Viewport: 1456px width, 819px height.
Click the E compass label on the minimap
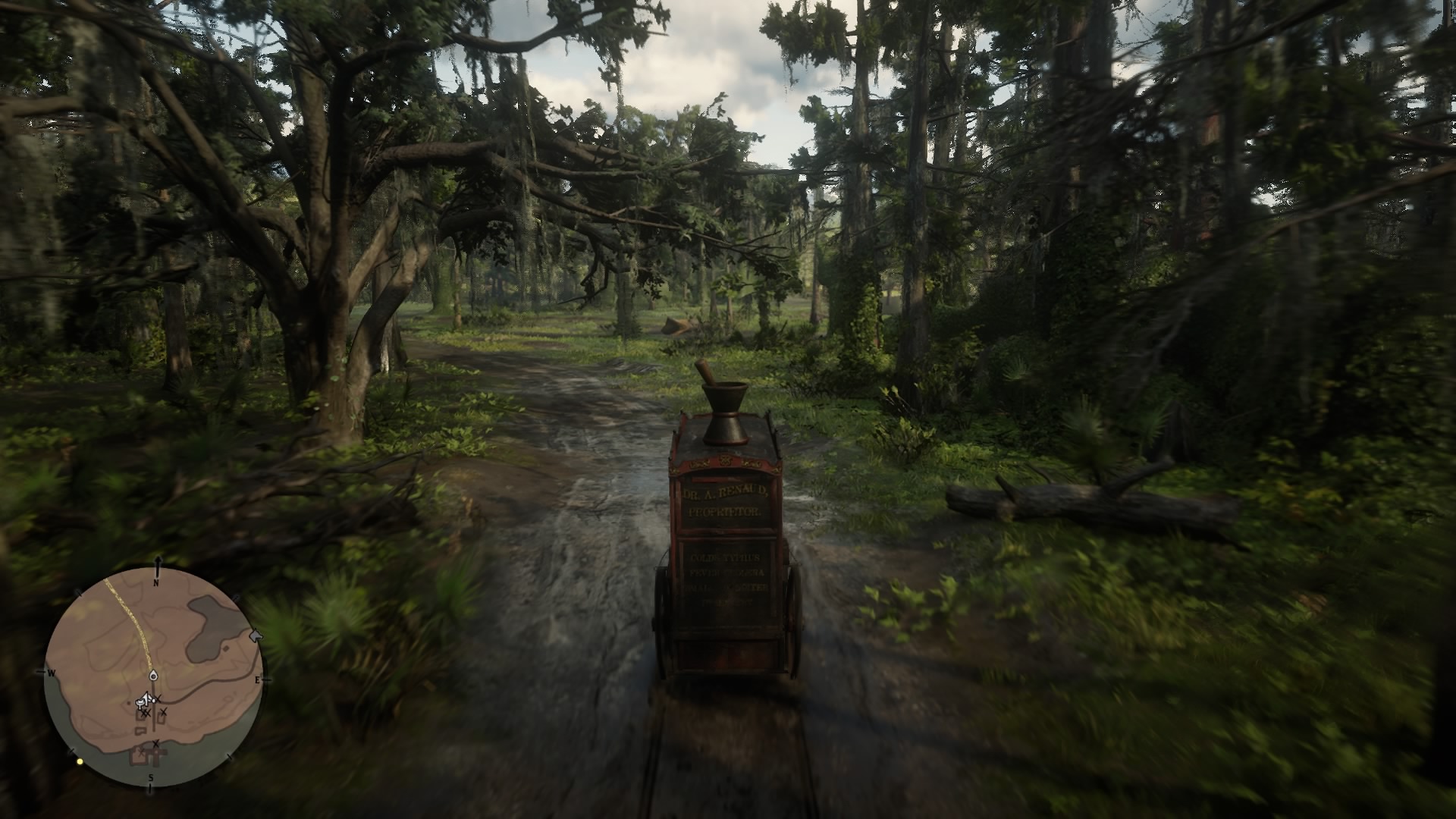257,679
